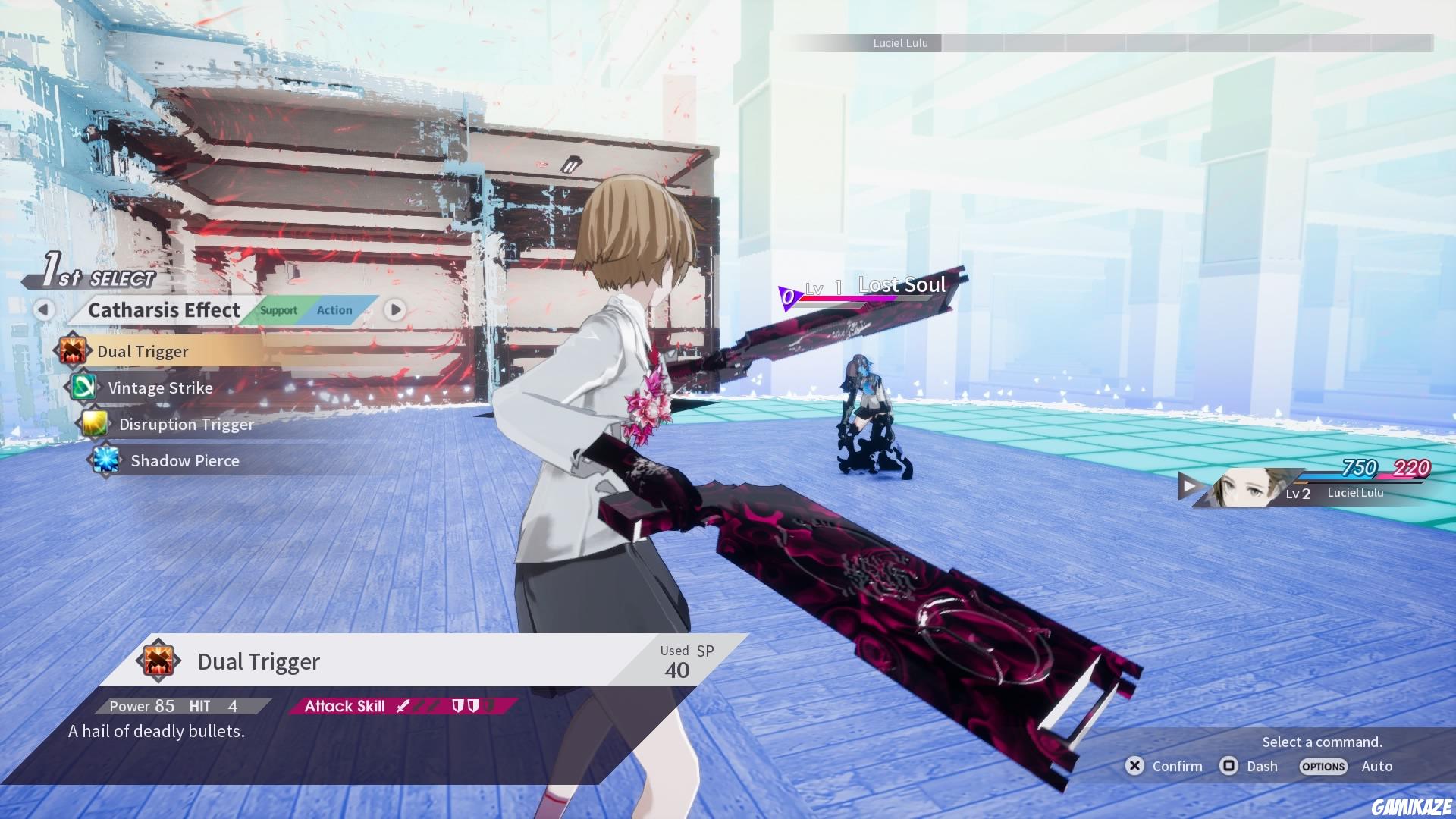The image size is (1456, 819).
Task: Click the left arrow beside Catharsis Effect
Action: (45, 310)
